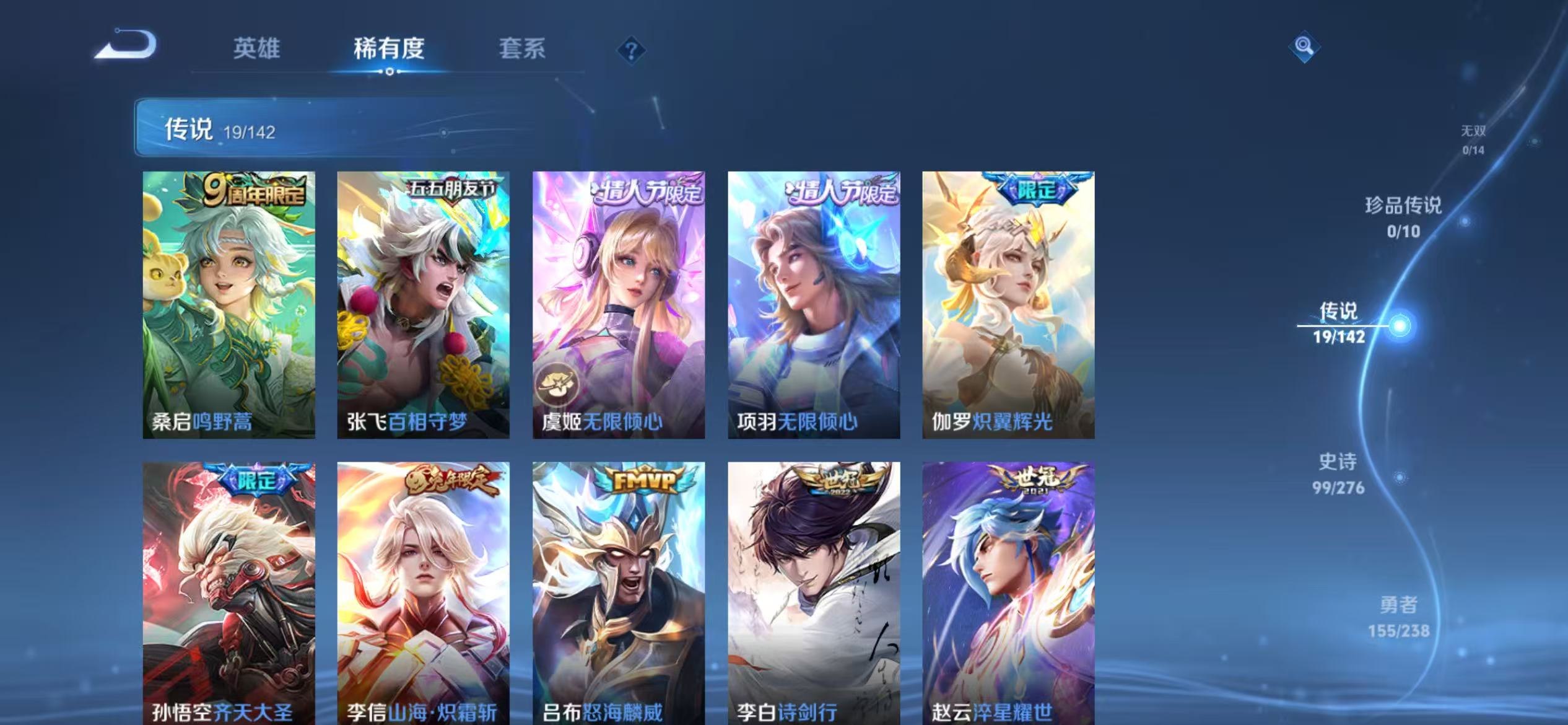This screenshot has height=725, width=1568.
Task: Click the search magnifier icon
Action: [x=1304, y=47]
